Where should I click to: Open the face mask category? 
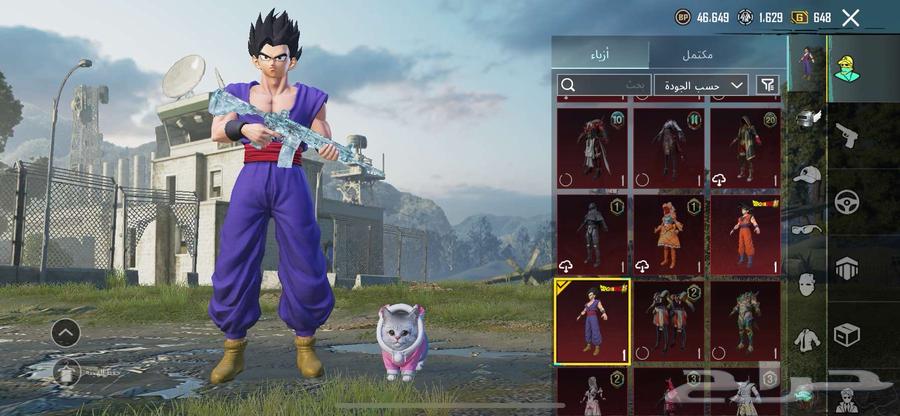[x=807, y=283]
